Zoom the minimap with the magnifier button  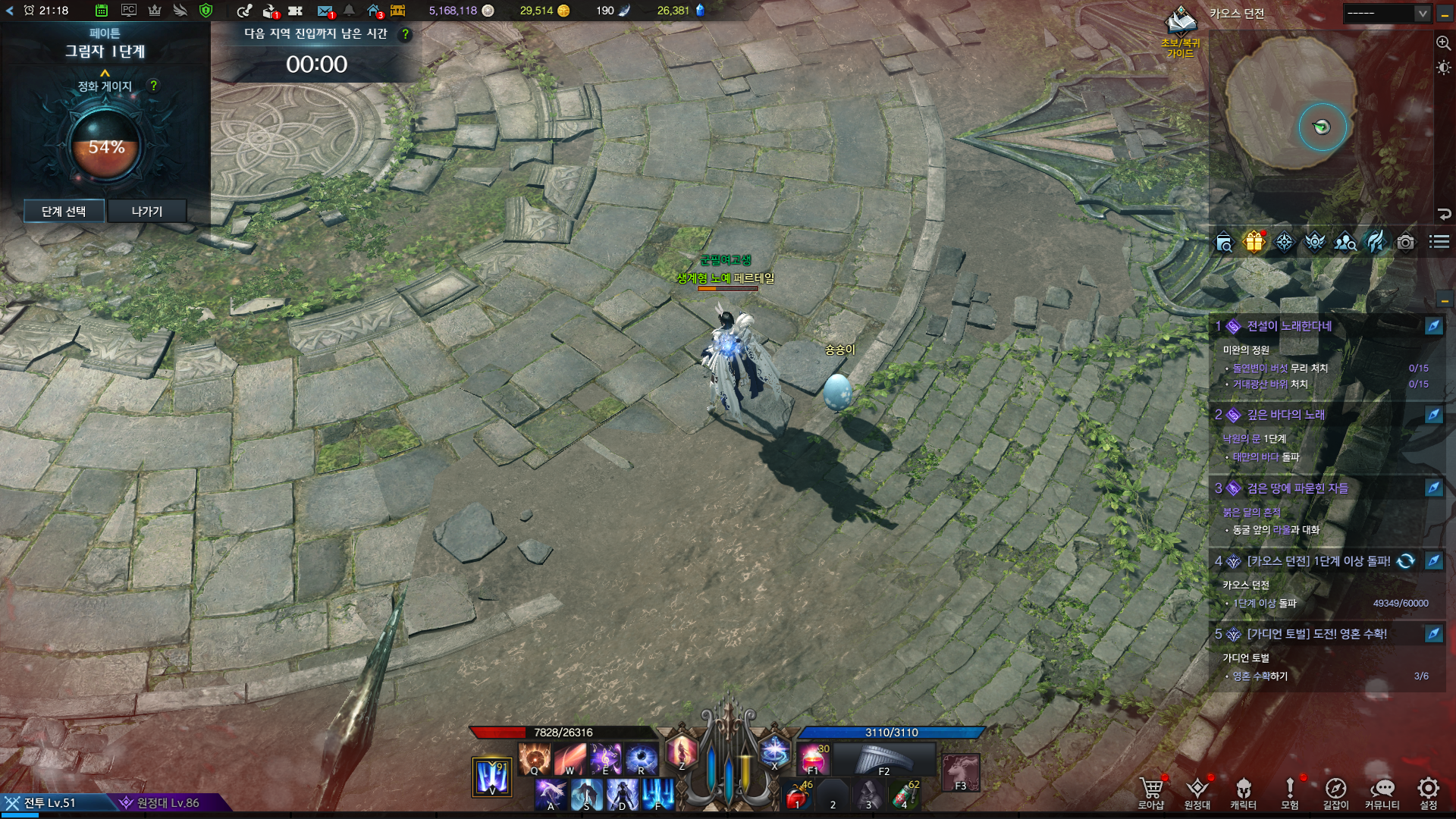[1443, 43]
